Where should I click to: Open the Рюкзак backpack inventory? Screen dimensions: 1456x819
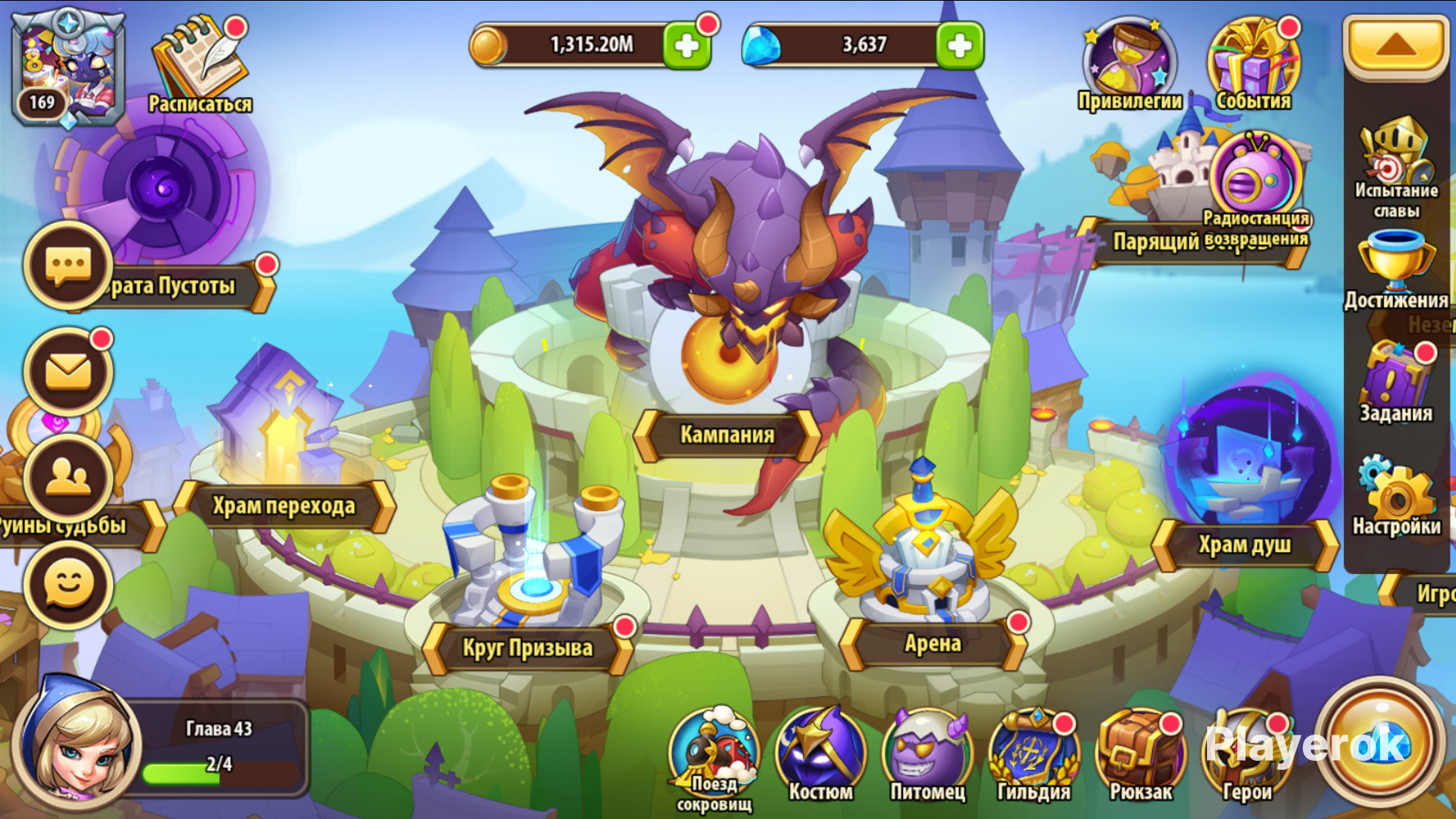point(1141,755)
